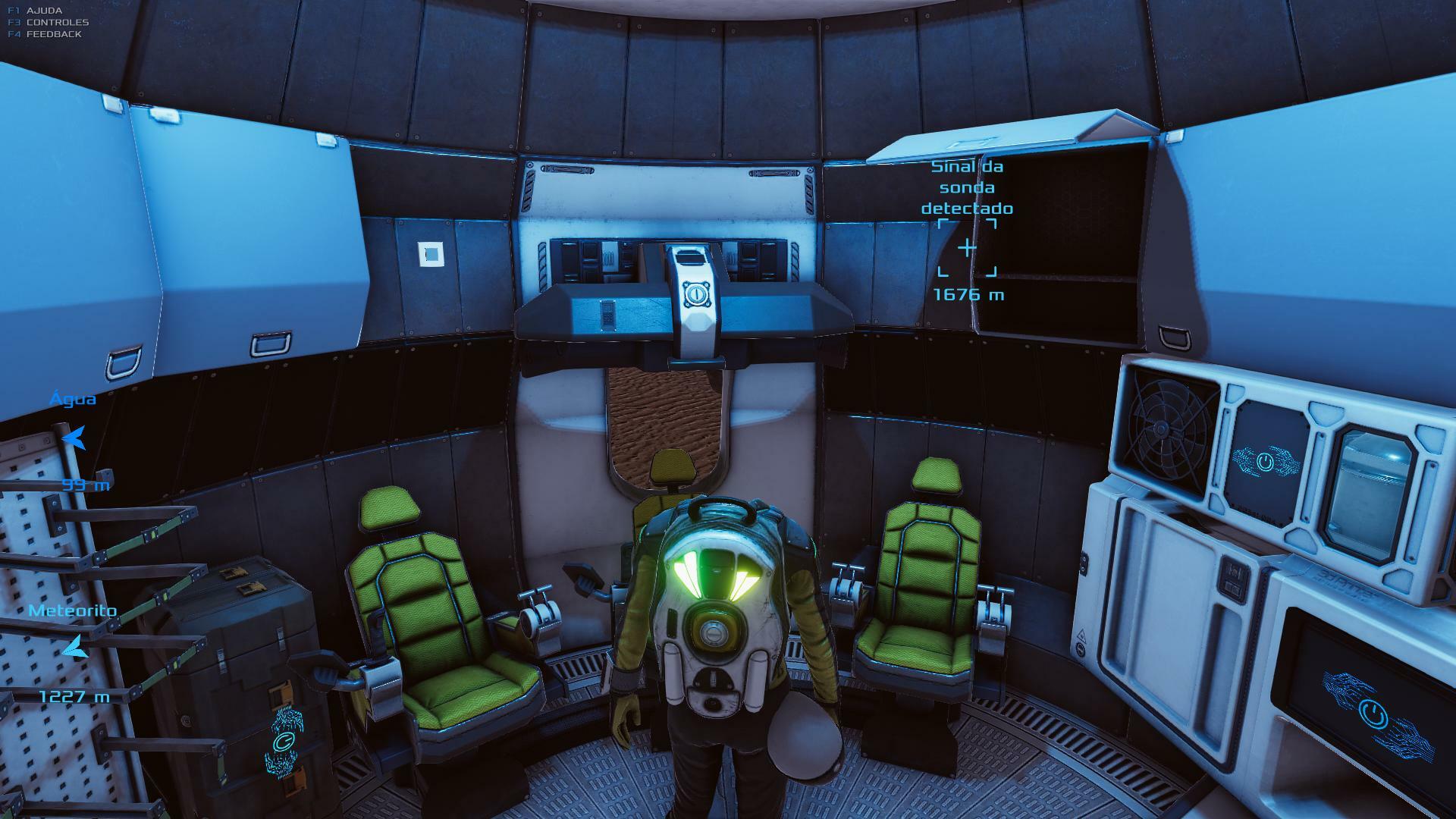Screen dimensions: 1456x819
Task: Select the Meteorito waypoint arrow marker
Action: click(x=75, y=648)
